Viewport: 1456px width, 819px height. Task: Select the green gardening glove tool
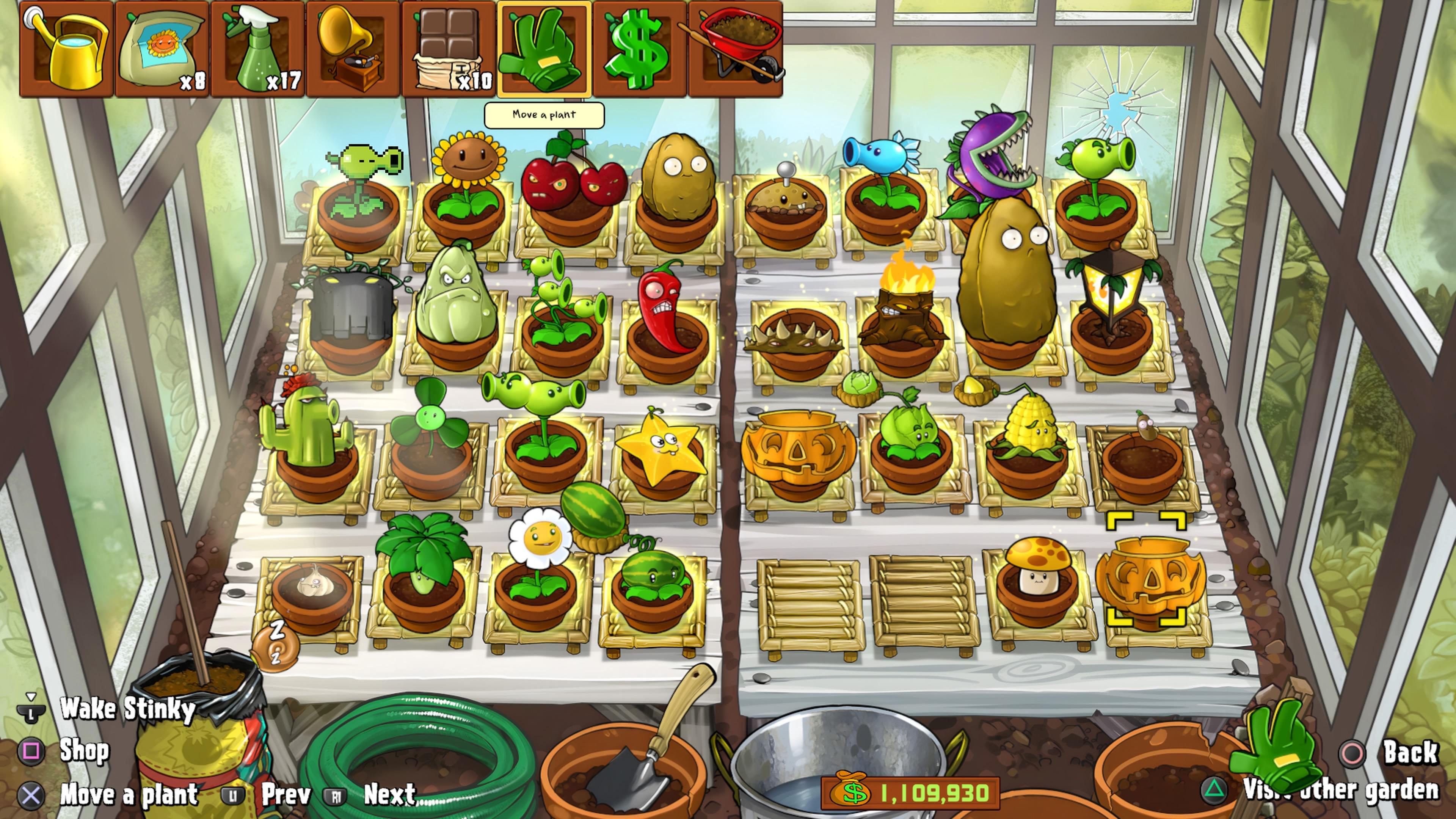click(544, 50)
